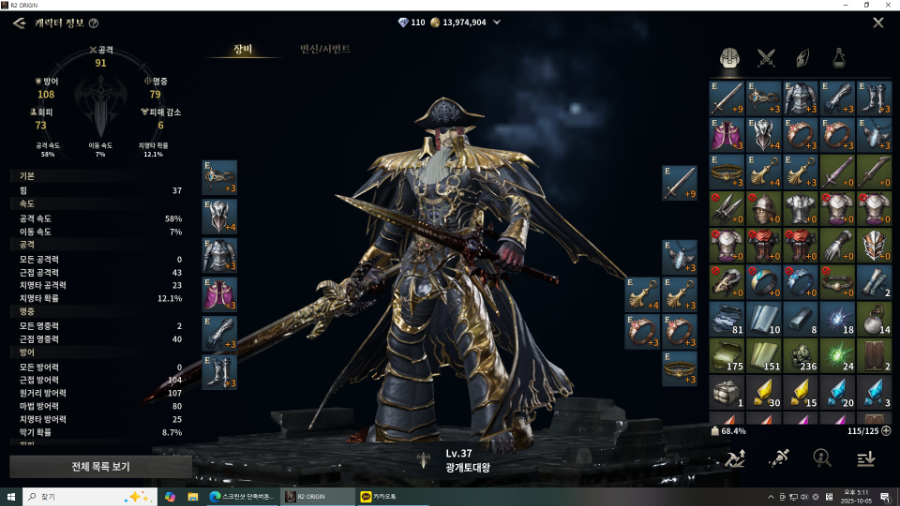Go back using the arrow beside 캐릭터 정보
This screenshot has width=900, height=506.
18,22
